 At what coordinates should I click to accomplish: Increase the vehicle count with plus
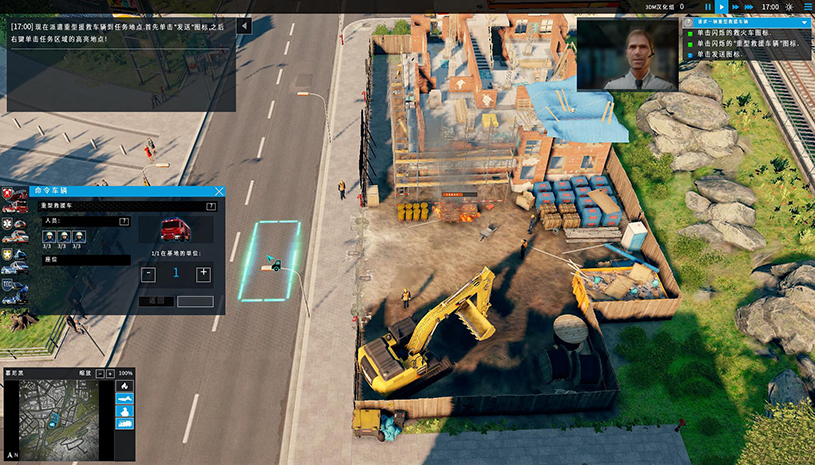point(204,273)
